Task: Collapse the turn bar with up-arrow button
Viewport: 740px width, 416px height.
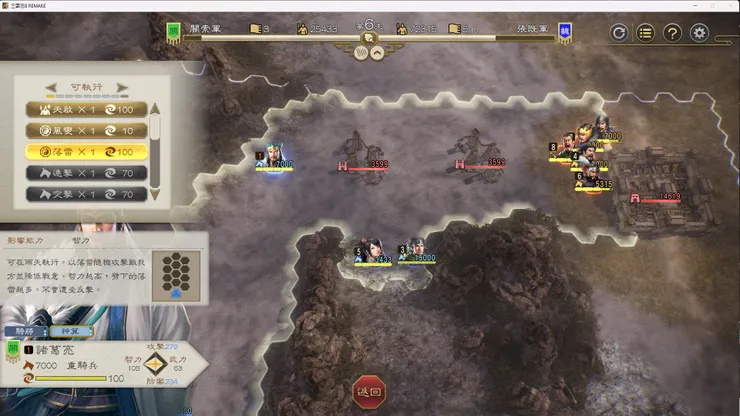Action: (378, 54)
